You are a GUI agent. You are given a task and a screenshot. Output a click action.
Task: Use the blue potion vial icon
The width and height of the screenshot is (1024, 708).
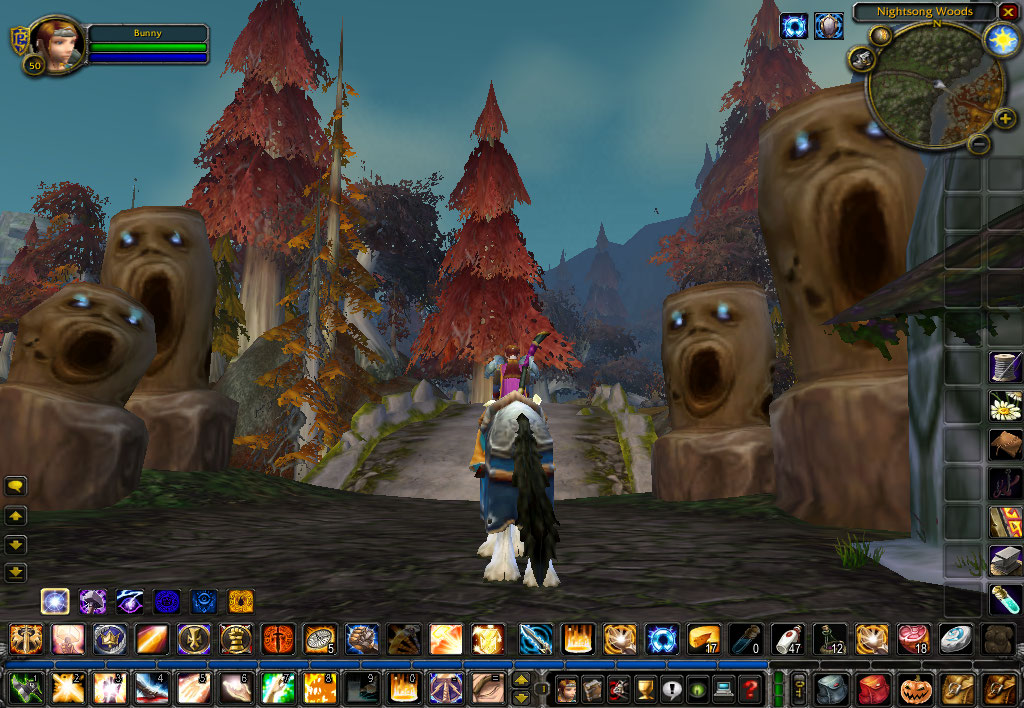(1005, 599)
